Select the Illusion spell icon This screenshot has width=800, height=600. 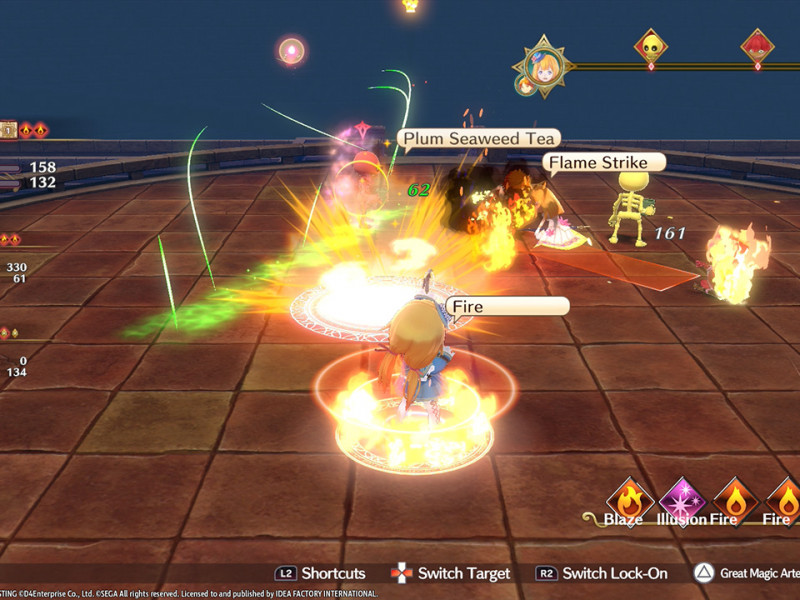pyautogui.click(x=683, y=499)
